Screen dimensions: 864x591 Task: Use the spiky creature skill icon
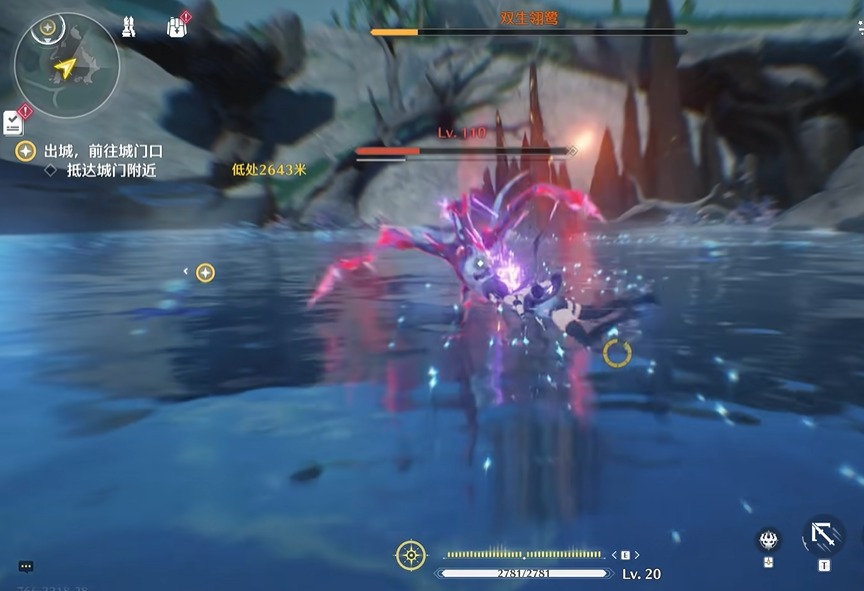pyautogui.click(x=768, y=540)
